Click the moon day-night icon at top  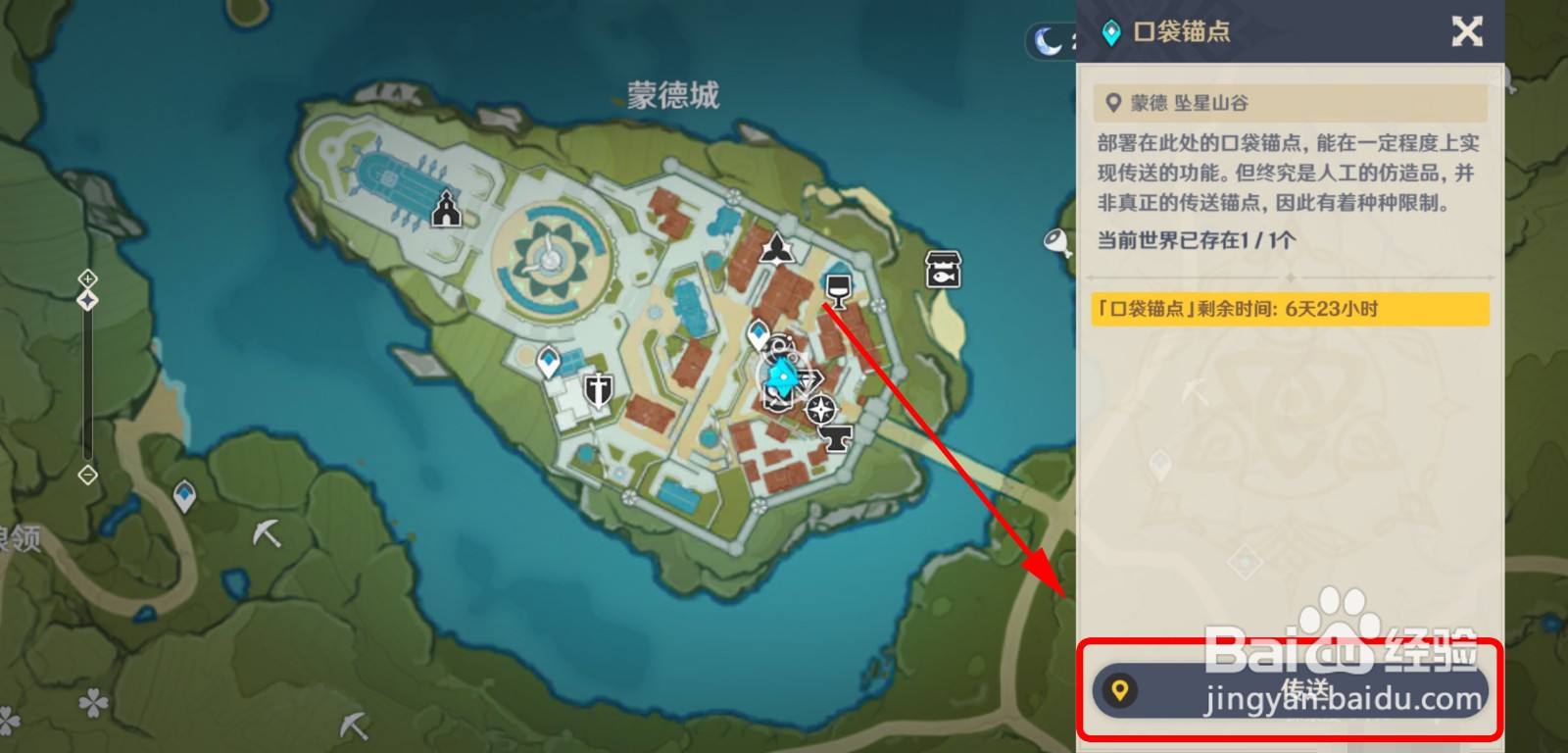[x=1048, y=40]
